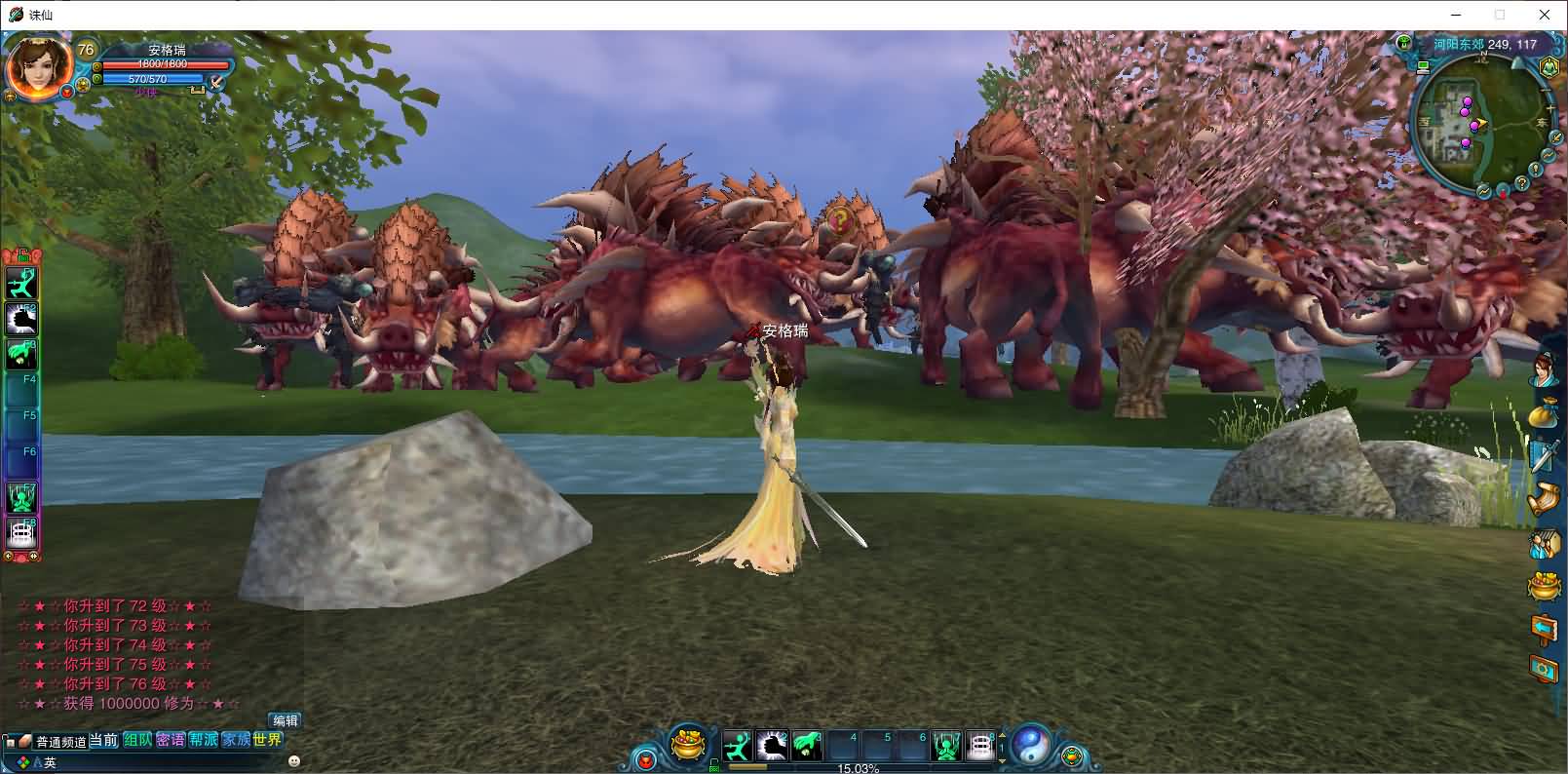Open the minimap of 河阳东郊

[1477, 124]
